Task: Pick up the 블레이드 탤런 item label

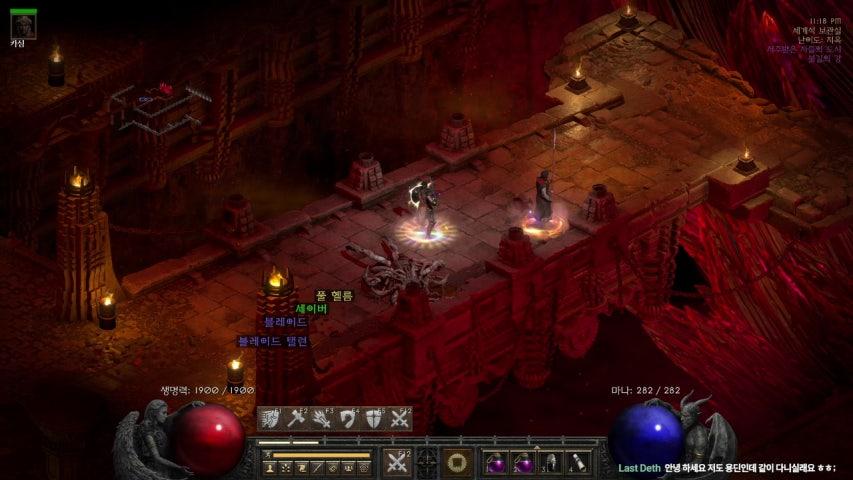Action: pyautogui.click(x=272, y=341)
